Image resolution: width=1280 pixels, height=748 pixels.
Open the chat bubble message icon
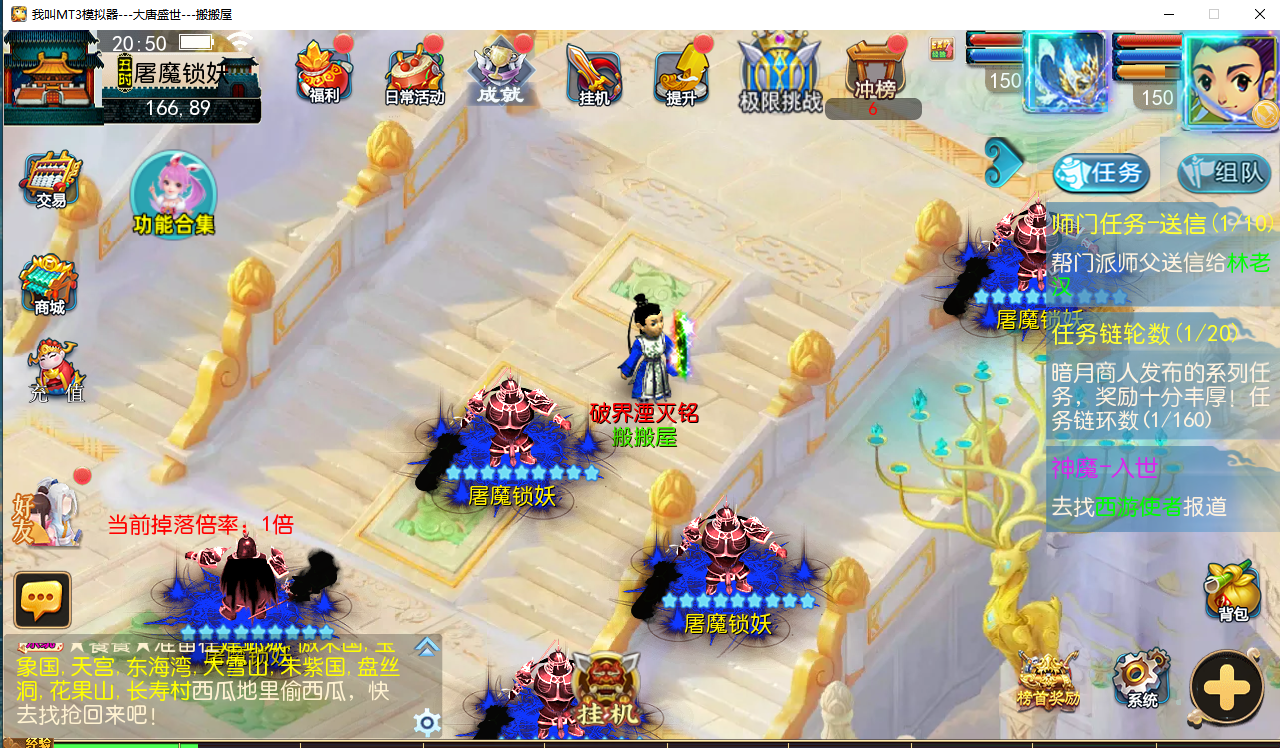42,600
